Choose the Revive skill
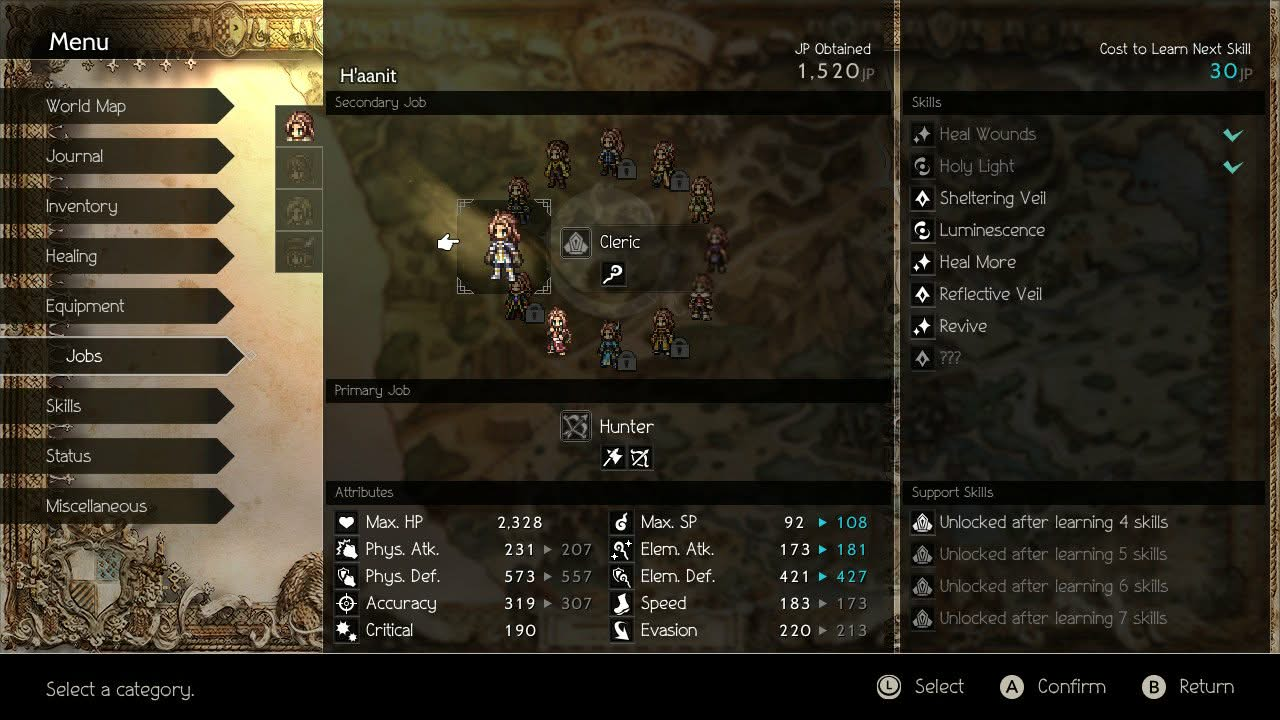 point(962,326)
